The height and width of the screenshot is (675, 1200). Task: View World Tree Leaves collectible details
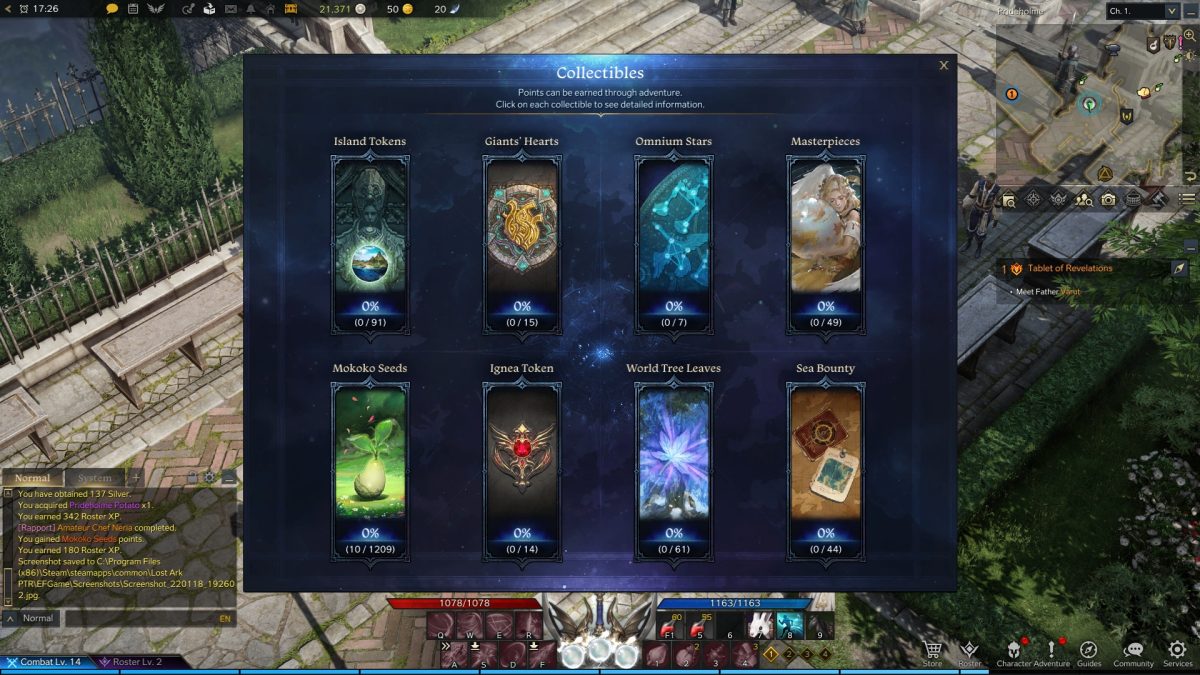(x=674, y=471)
